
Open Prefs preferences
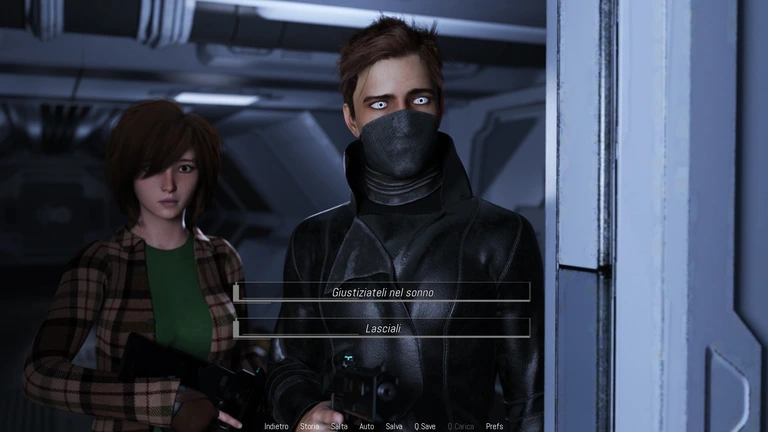494,426
